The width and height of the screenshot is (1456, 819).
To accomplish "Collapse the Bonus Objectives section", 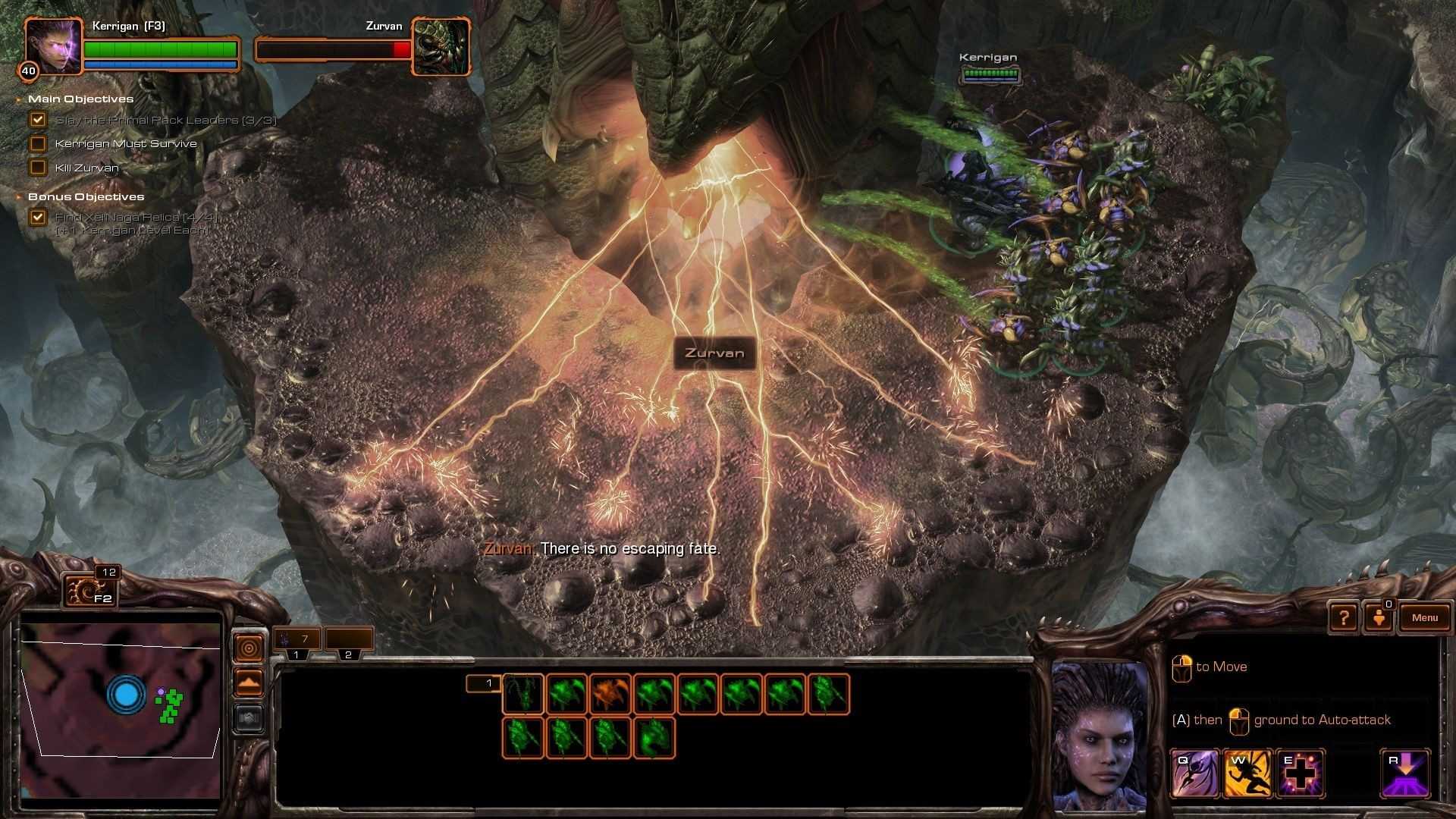I will (x=18, y=196).
